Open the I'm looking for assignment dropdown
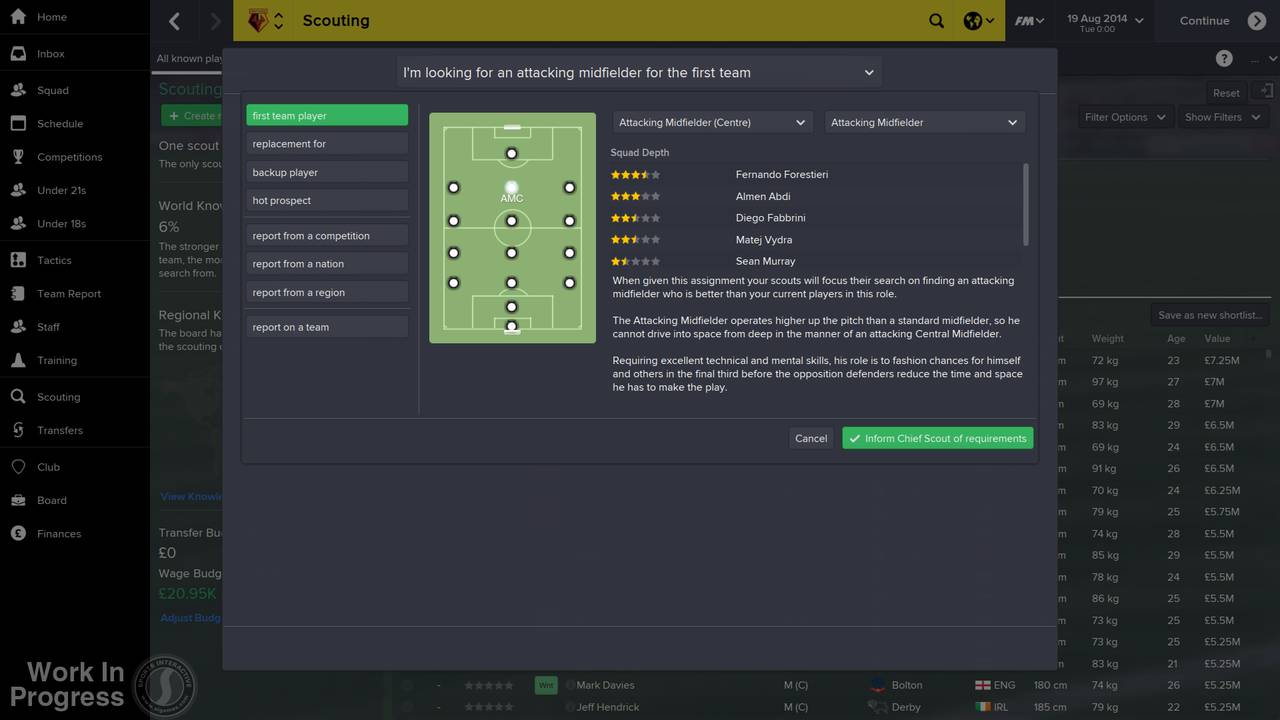 (640, 72)
